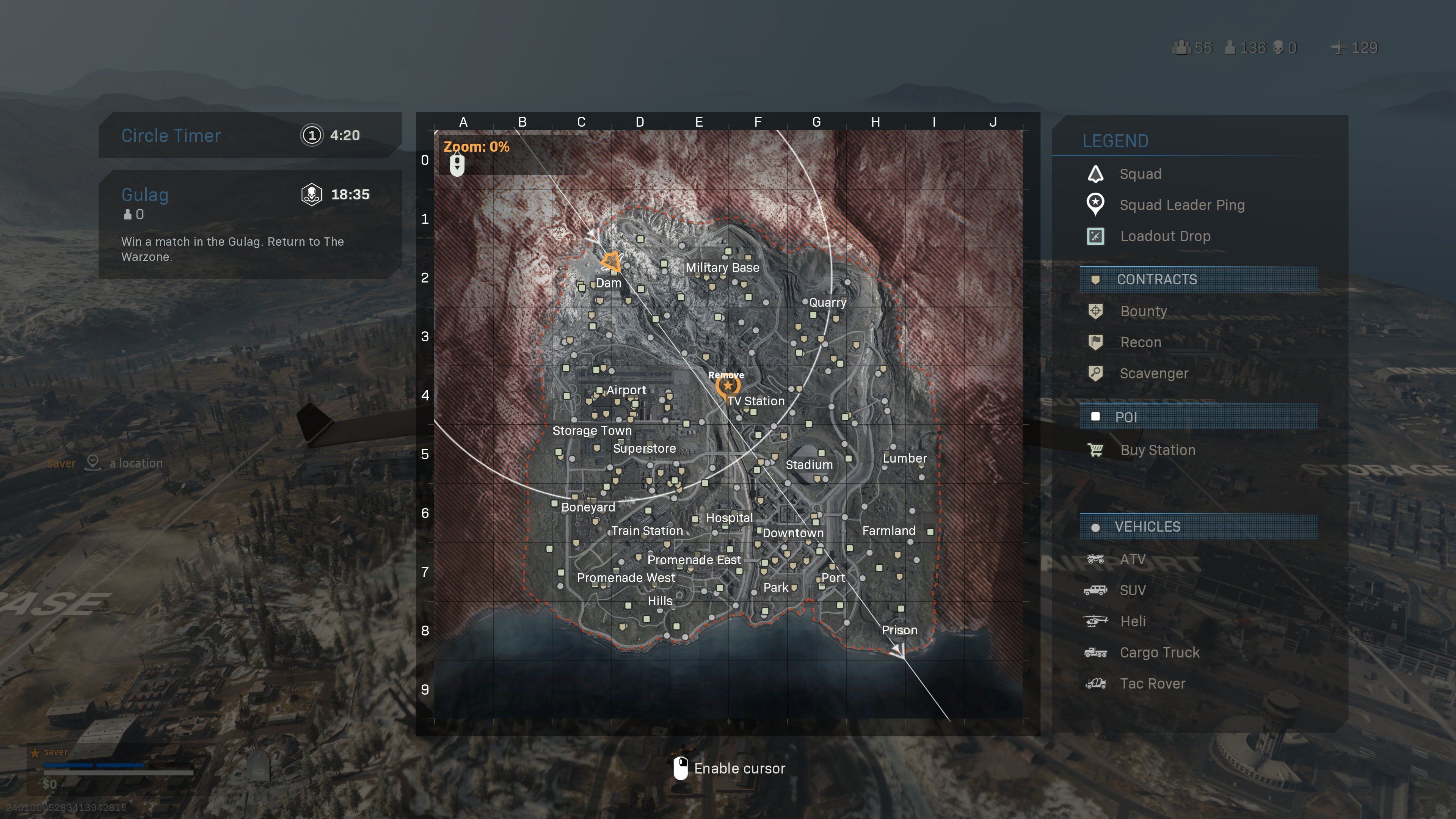Click the Loadout Drop icon
1456x819 pixels.
tap(1095, 236)
